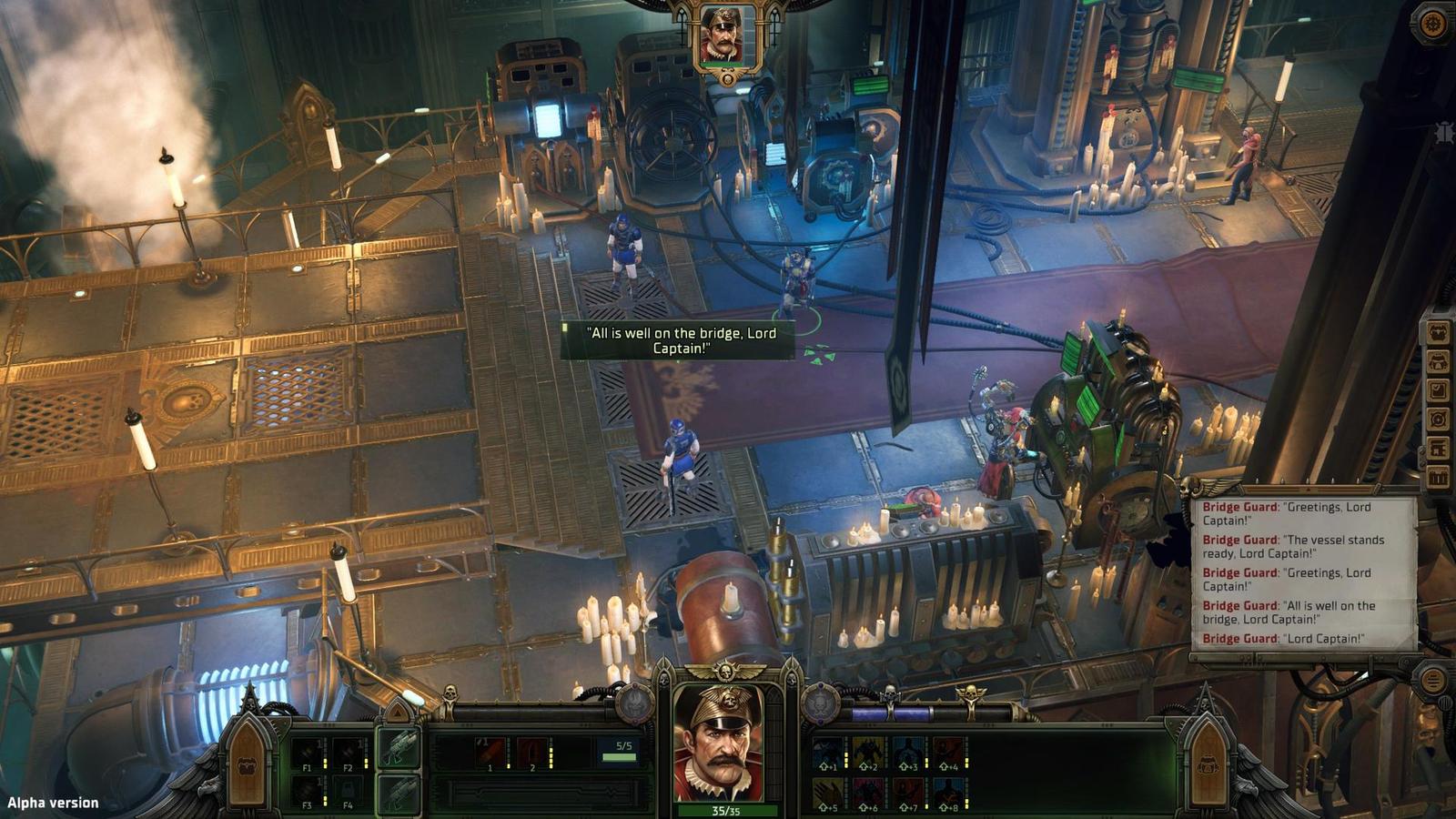Toggle the combat log round button below dialogue log
Viewport: 1456px width, 819px height.
(x=1432, y=680)
